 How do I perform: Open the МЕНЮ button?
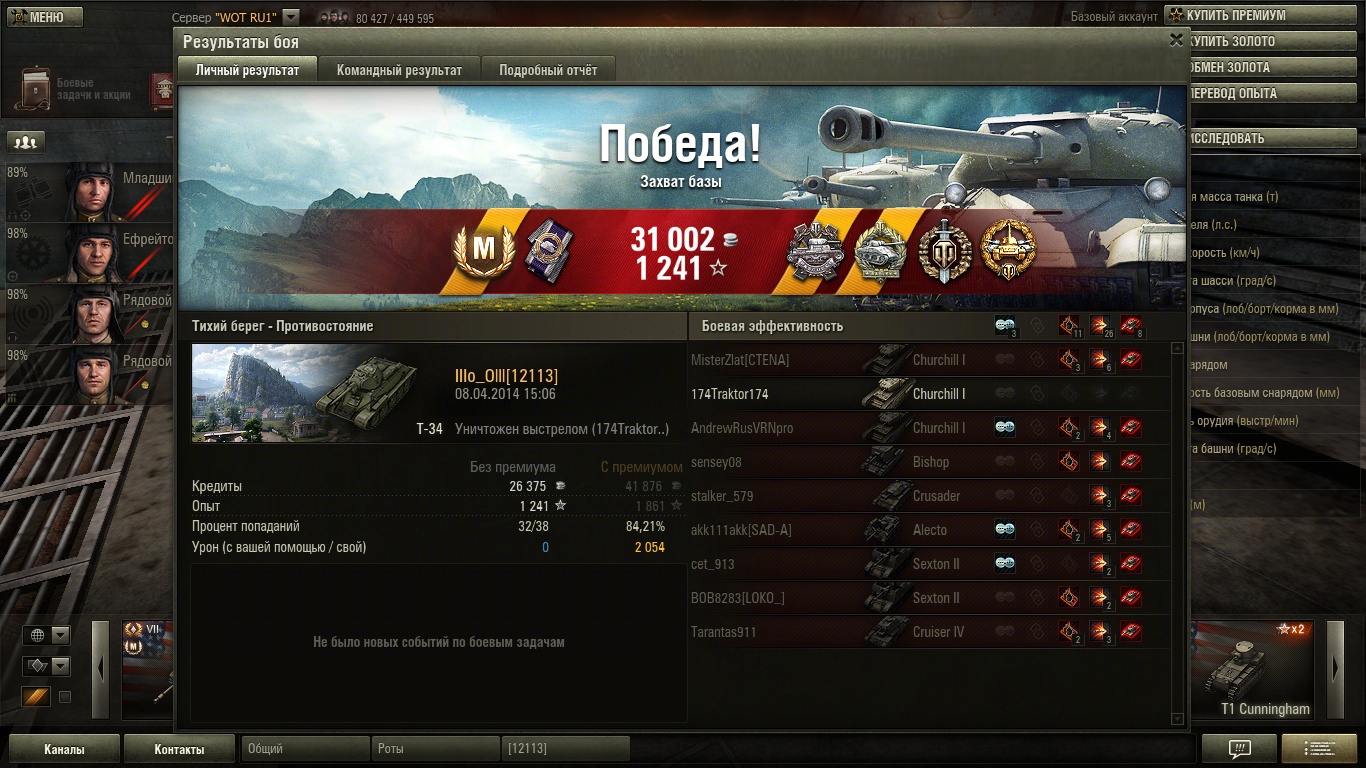[x=44, y=17]
